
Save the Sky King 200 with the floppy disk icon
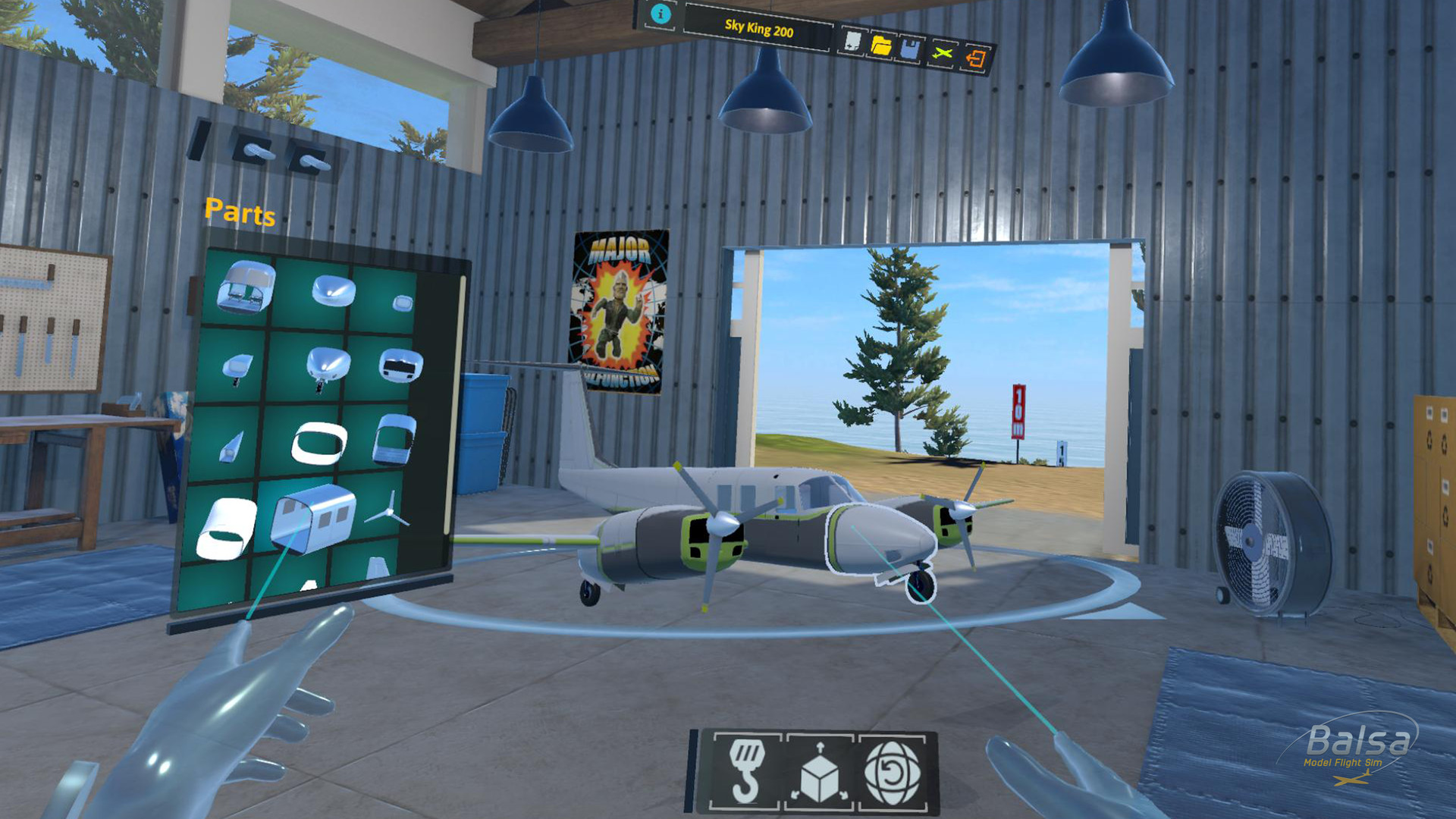(908, 48)
